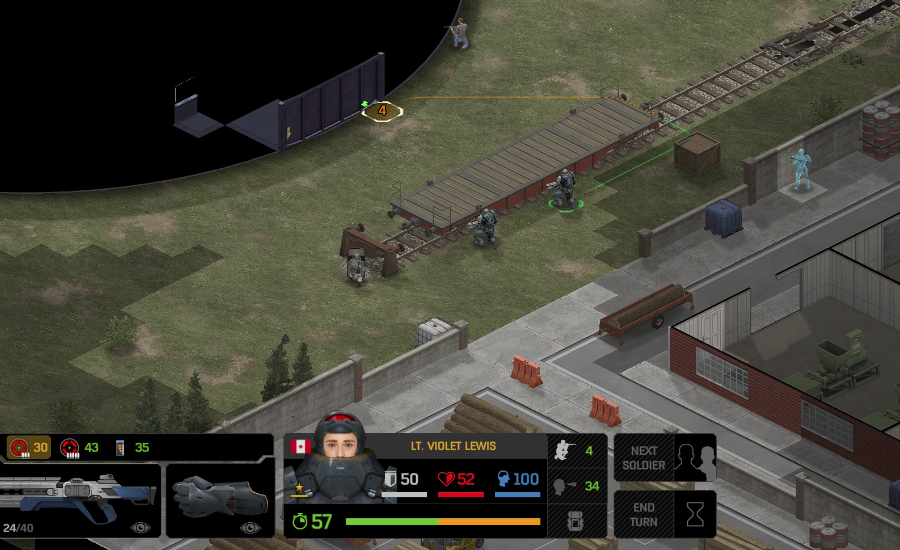This screenshot has height=550, width=900.
Task: Select the armored glove melee slot
Action: pyautogui.click(x=220, y=499)
